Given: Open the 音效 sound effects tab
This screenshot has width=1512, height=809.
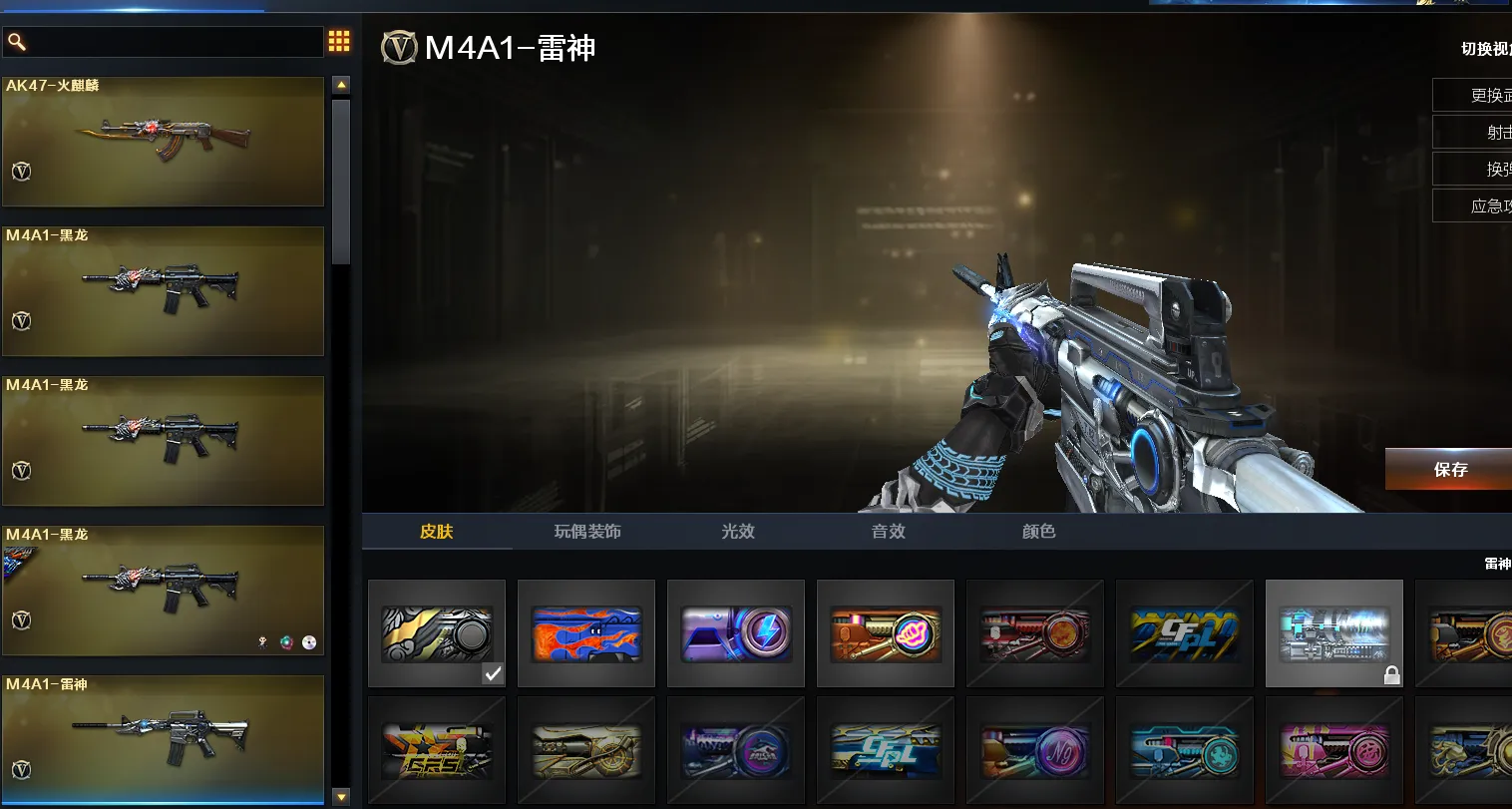Looking at the screenshot, I should coord(889,532).
